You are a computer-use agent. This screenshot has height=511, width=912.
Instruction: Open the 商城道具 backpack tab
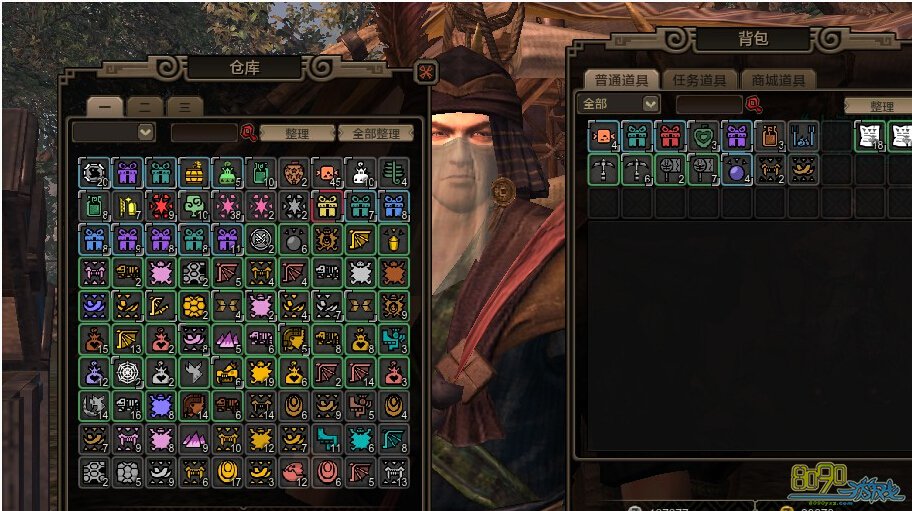777,80
